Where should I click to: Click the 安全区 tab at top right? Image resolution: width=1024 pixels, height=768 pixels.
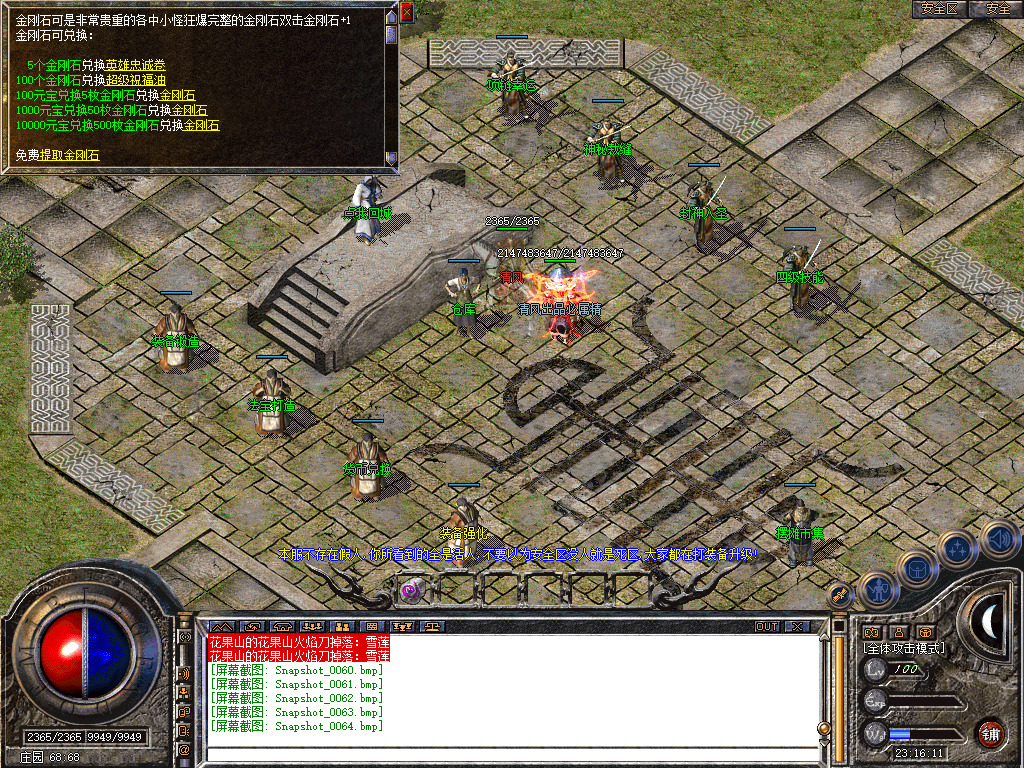[x=939, y=9]
